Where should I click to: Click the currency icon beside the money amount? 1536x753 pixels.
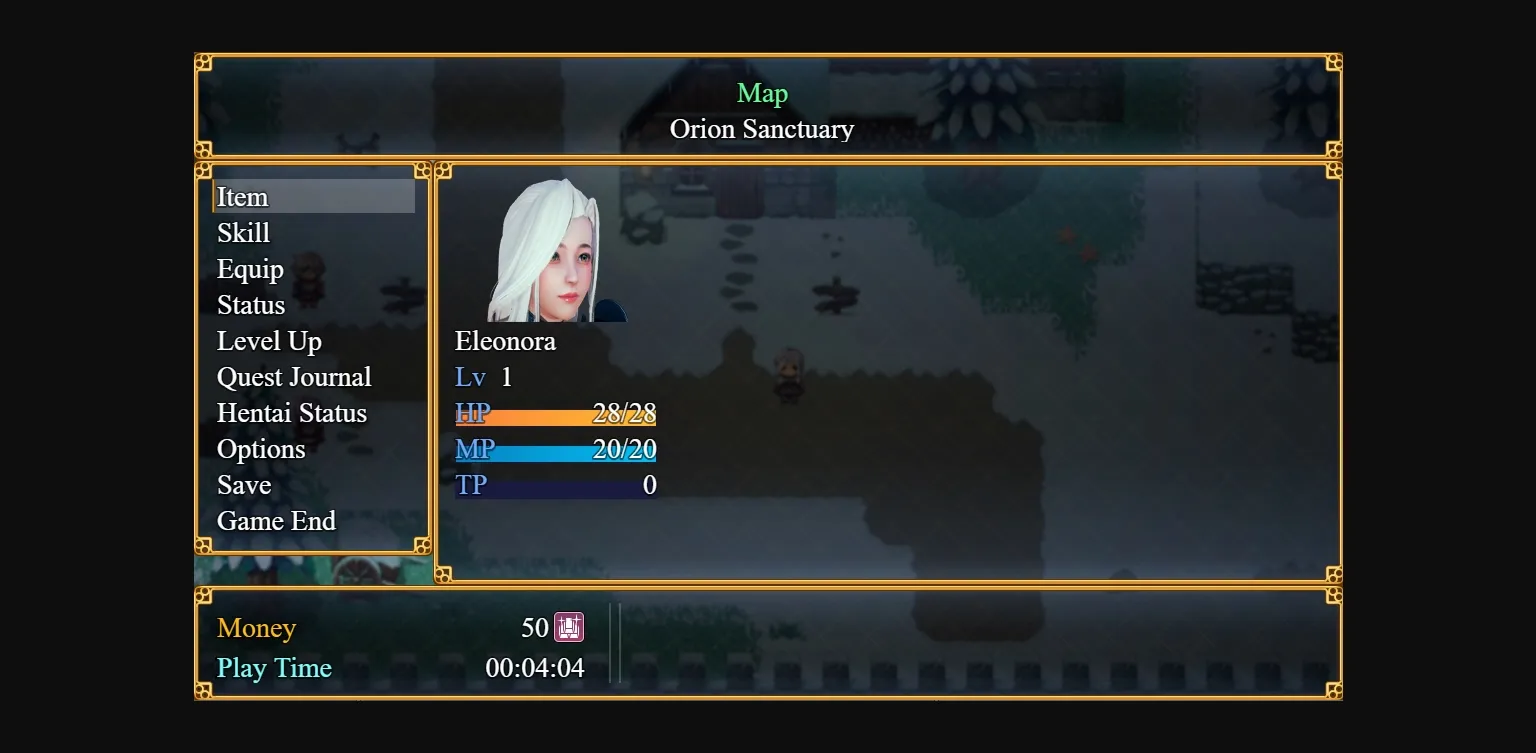click(568, 627)
